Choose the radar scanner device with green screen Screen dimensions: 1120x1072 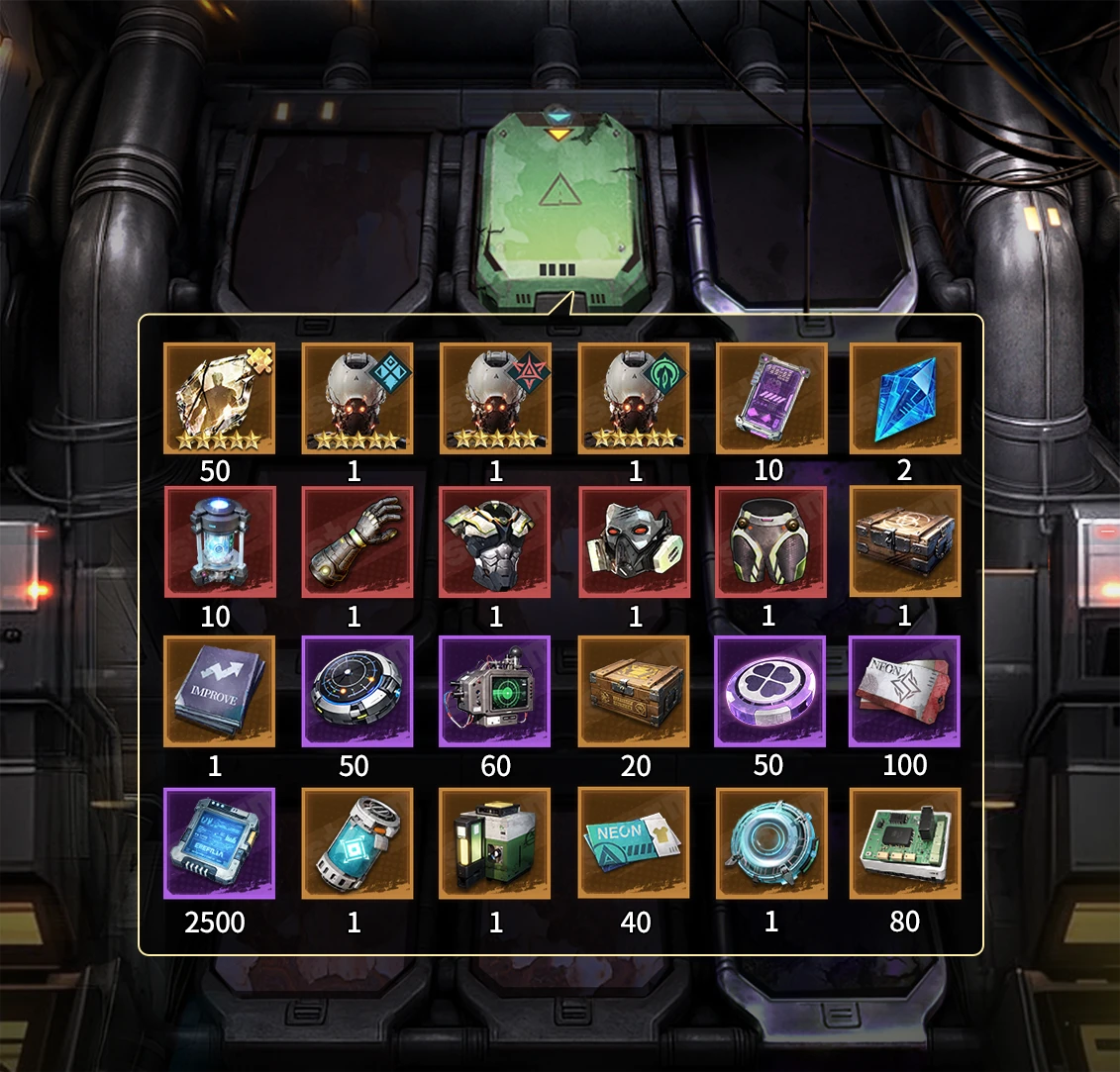(x=495, y=692)
